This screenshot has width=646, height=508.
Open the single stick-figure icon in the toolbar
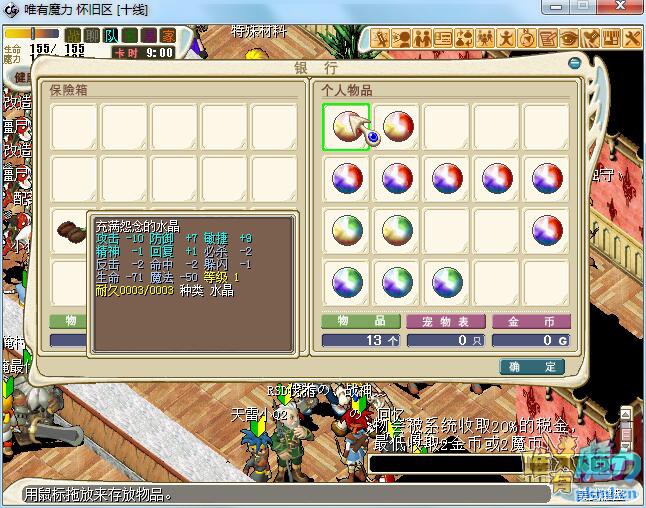pyautogui.click(x=506, y=39)
